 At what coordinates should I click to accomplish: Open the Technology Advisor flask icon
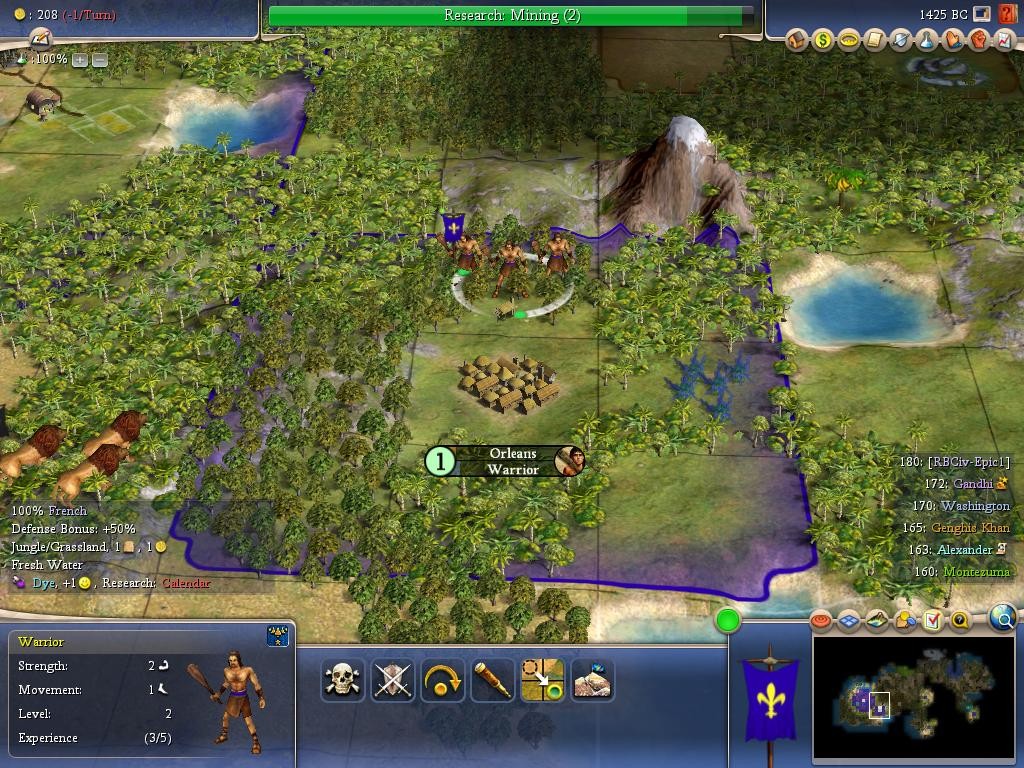click(927, 40)
